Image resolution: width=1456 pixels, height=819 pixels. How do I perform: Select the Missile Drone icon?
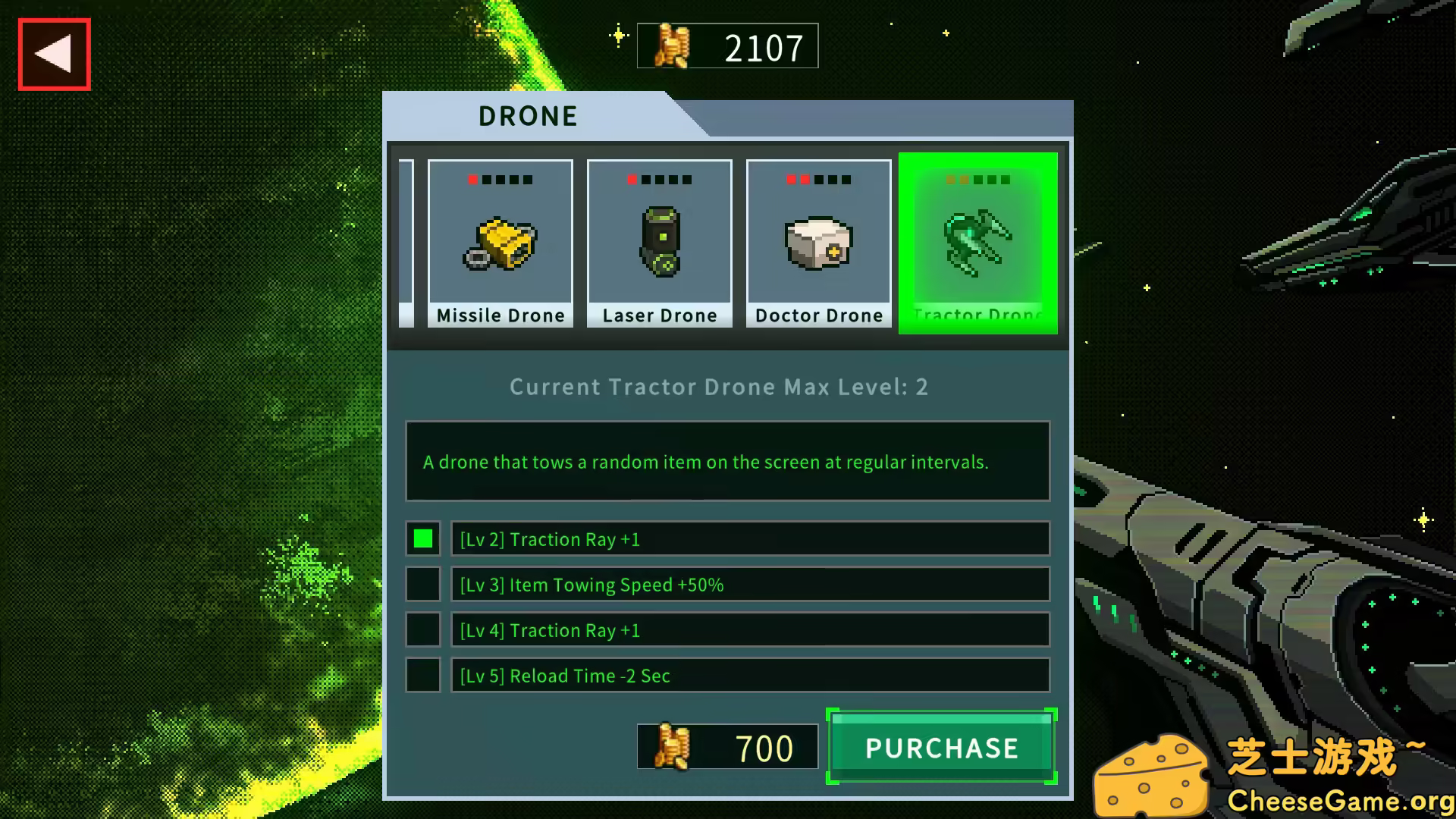tap(500, 243)
